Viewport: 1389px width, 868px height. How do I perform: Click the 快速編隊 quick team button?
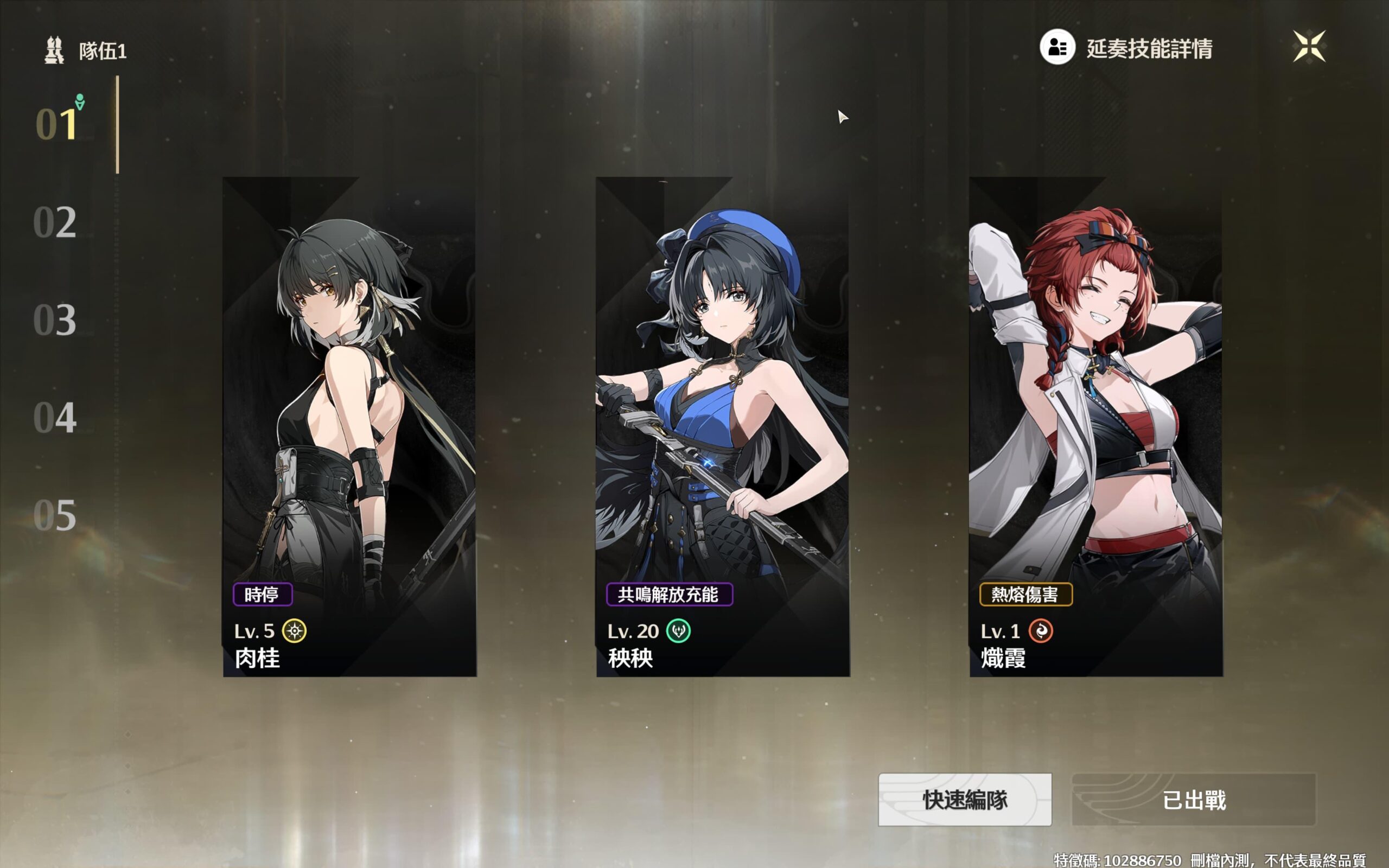pyautogui.click(x=965, y=800)
